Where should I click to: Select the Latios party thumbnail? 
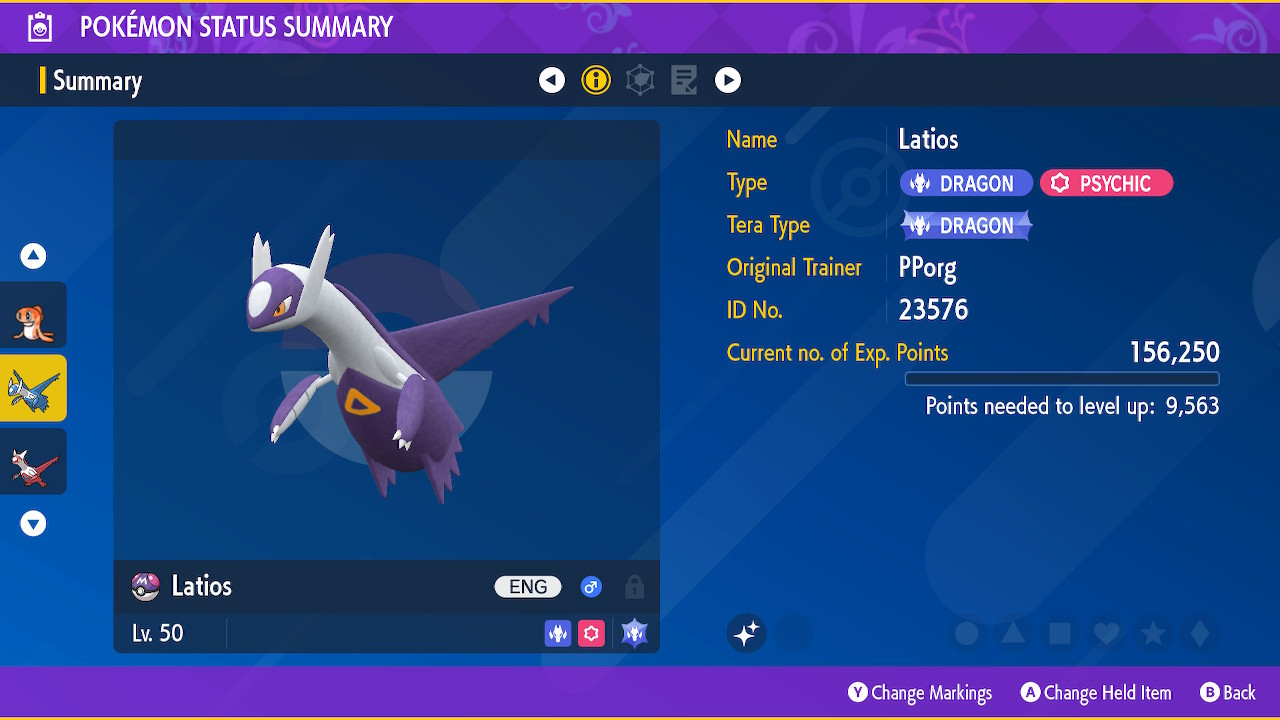tap(34, 388)
